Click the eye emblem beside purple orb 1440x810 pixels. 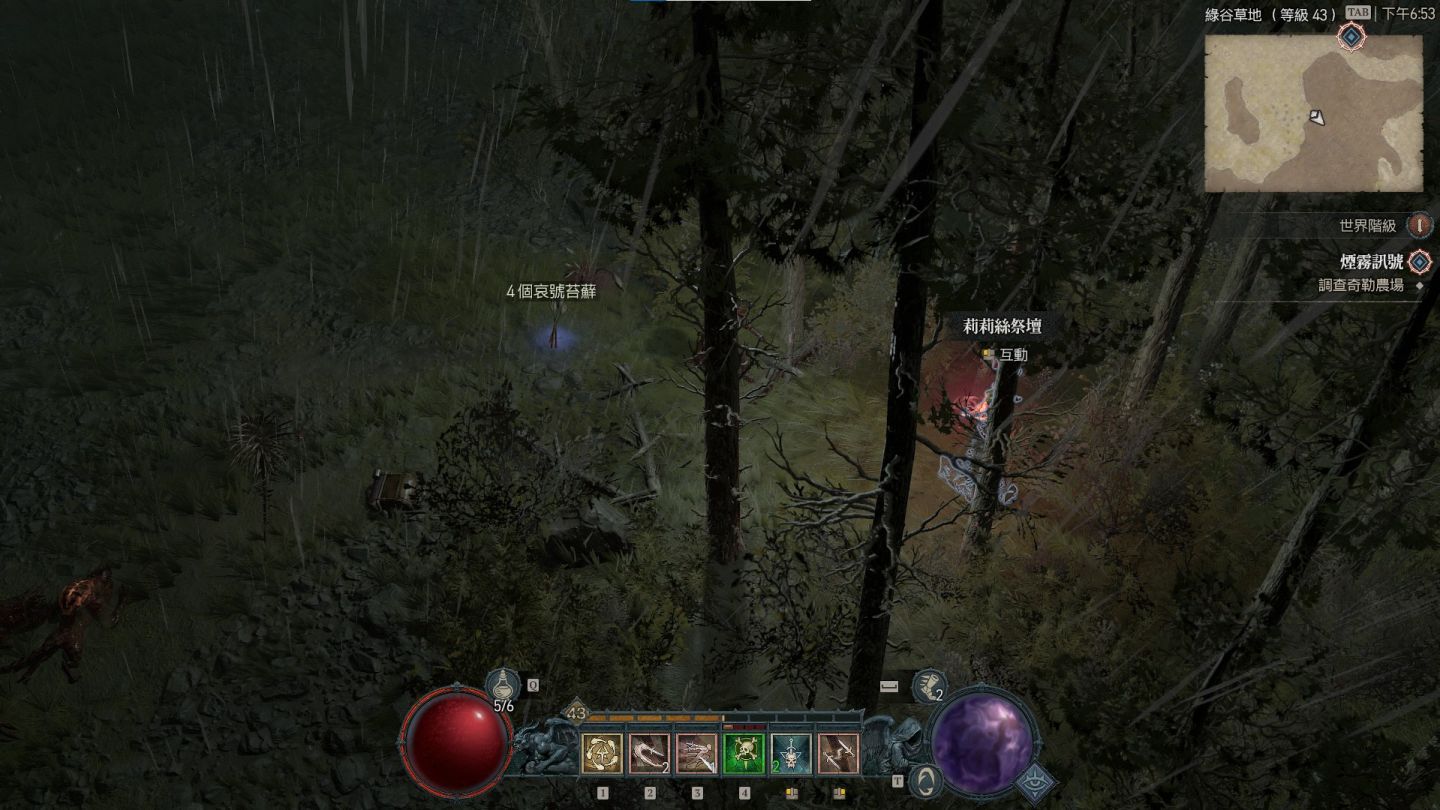click(1036, 784)
